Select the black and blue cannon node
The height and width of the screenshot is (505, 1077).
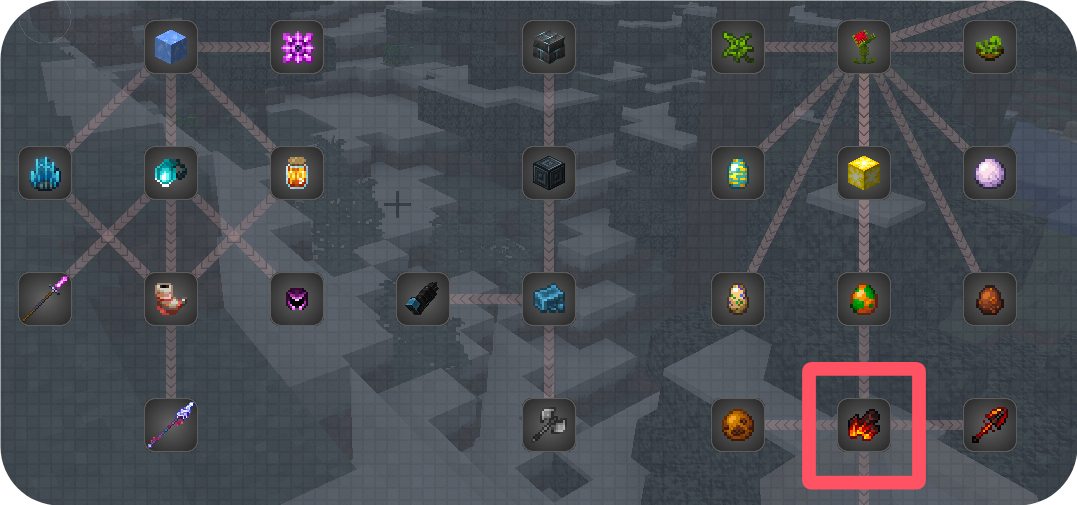tap(423, 299)
